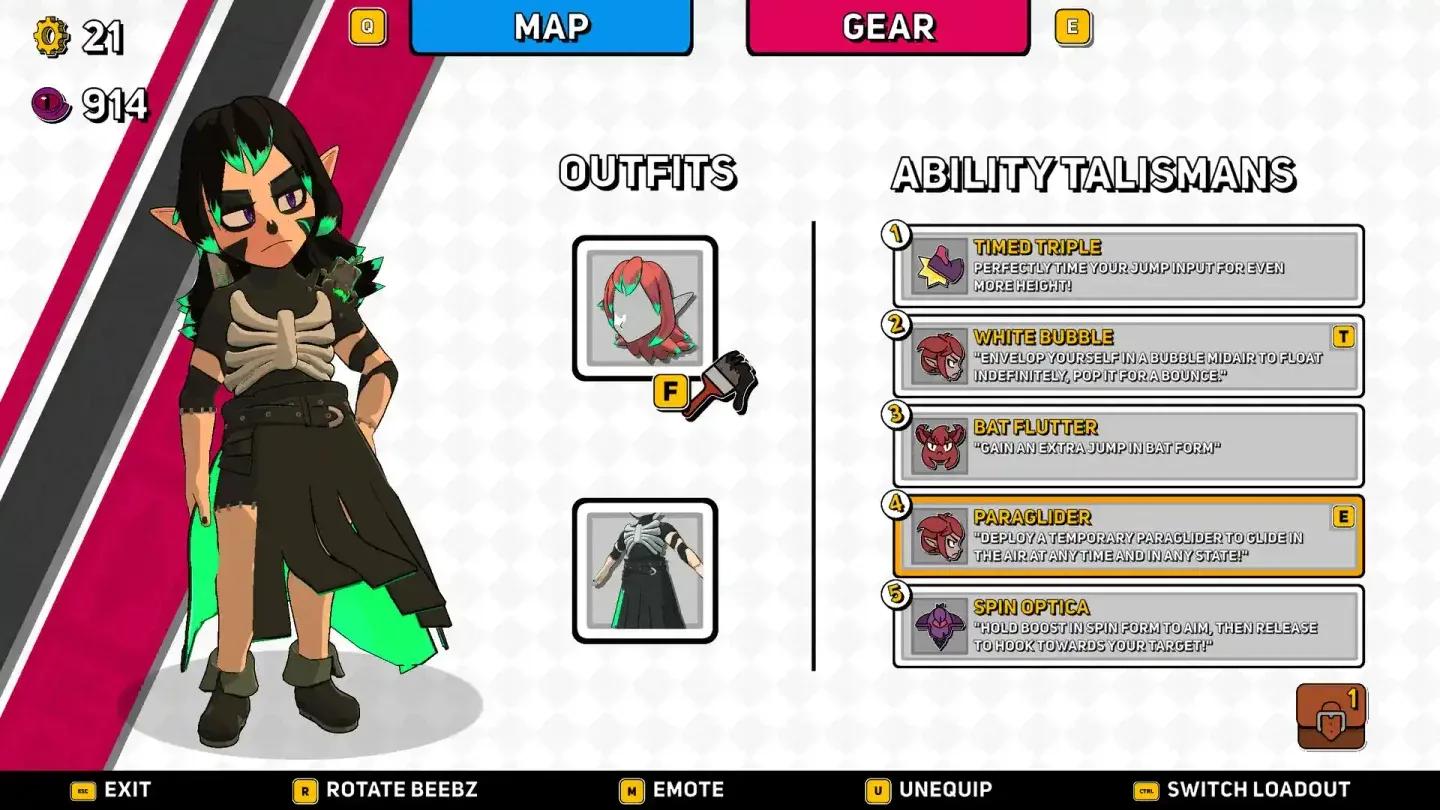
Task: Toggle White Bubble using the T badge
Action: pos(1342,337)
